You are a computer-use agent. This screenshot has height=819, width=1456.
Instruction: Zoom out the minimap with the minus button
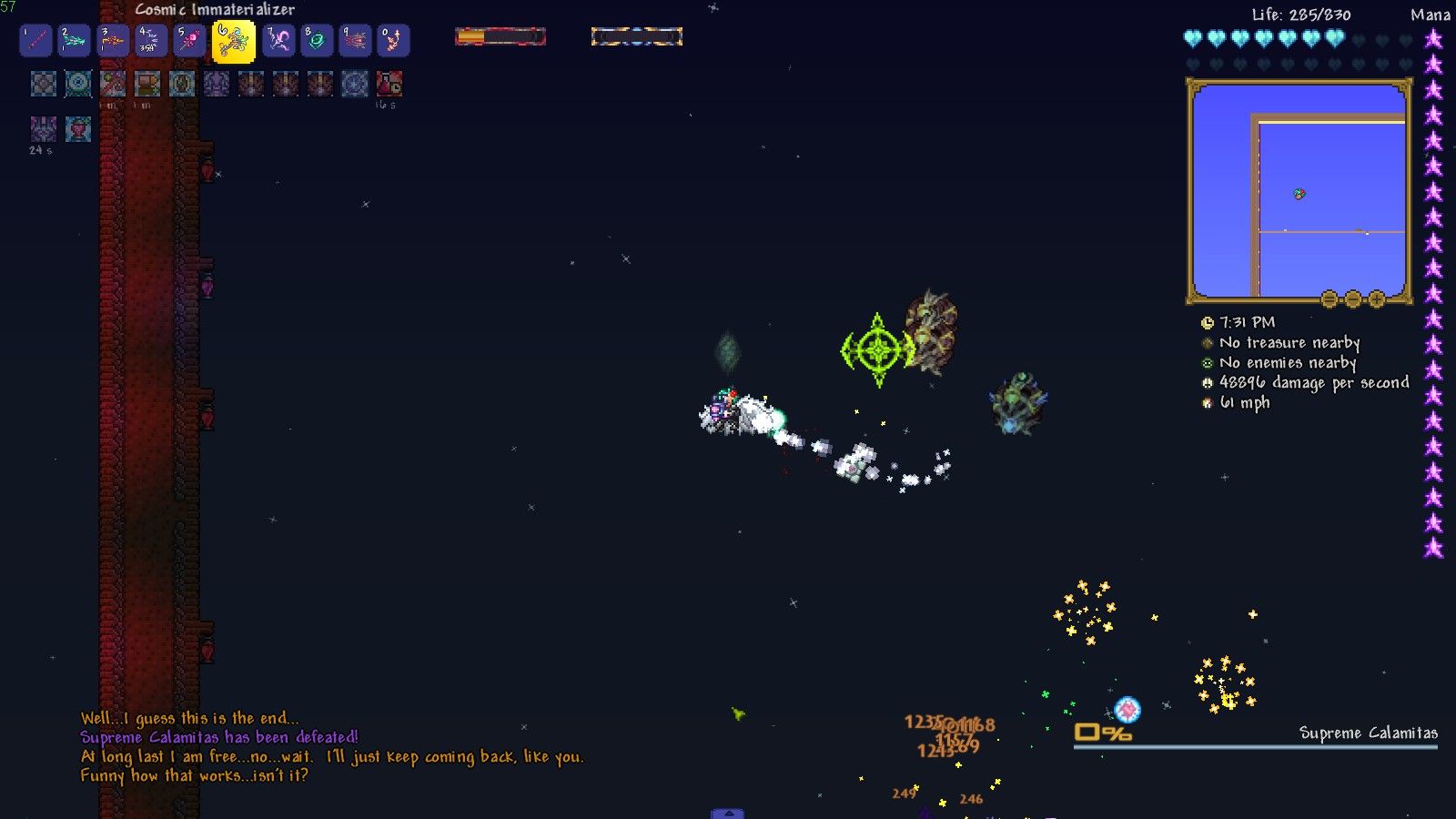(1354, 298)
